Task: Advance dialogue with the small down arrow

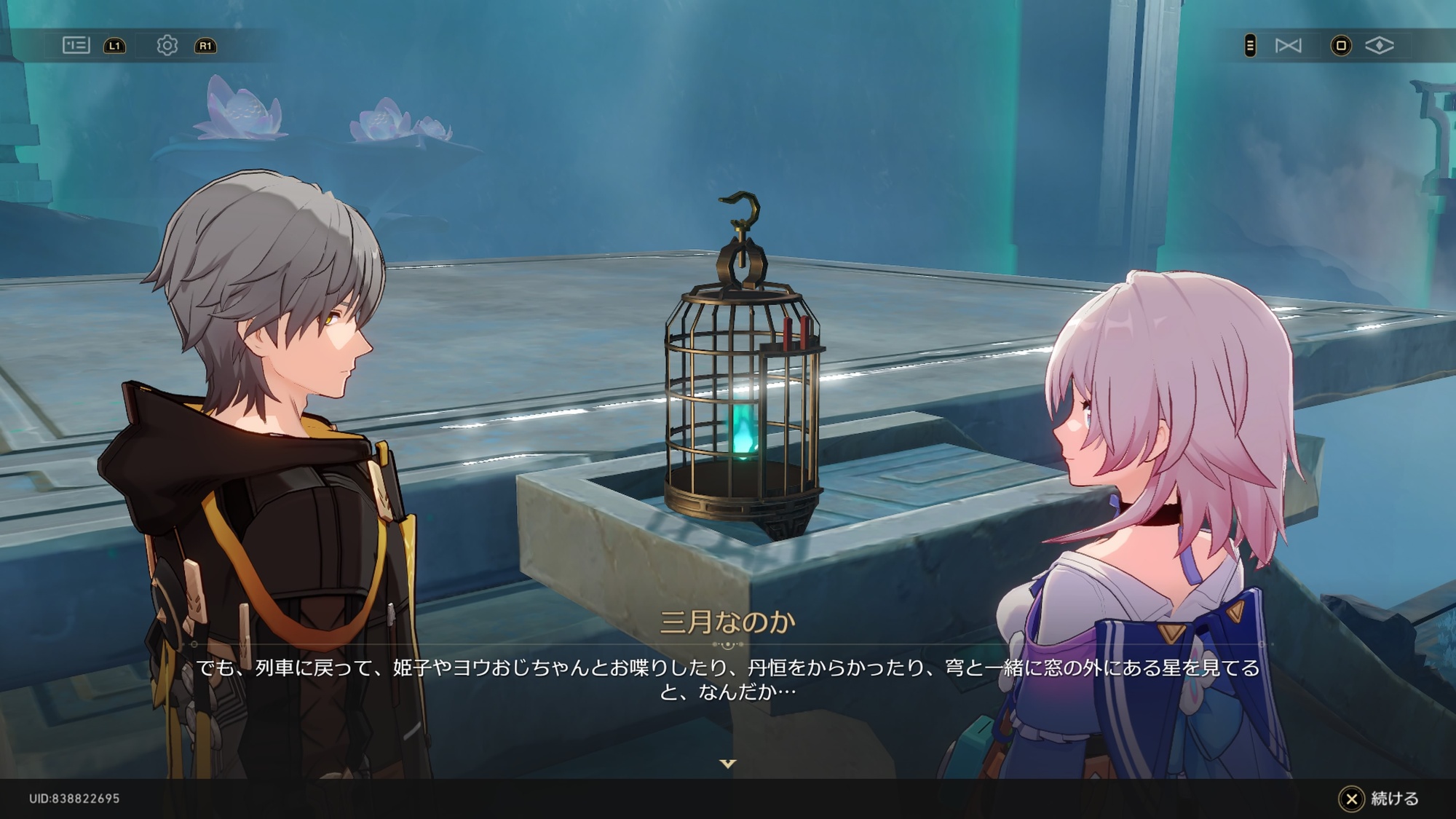Action: [x=728, y=764]
